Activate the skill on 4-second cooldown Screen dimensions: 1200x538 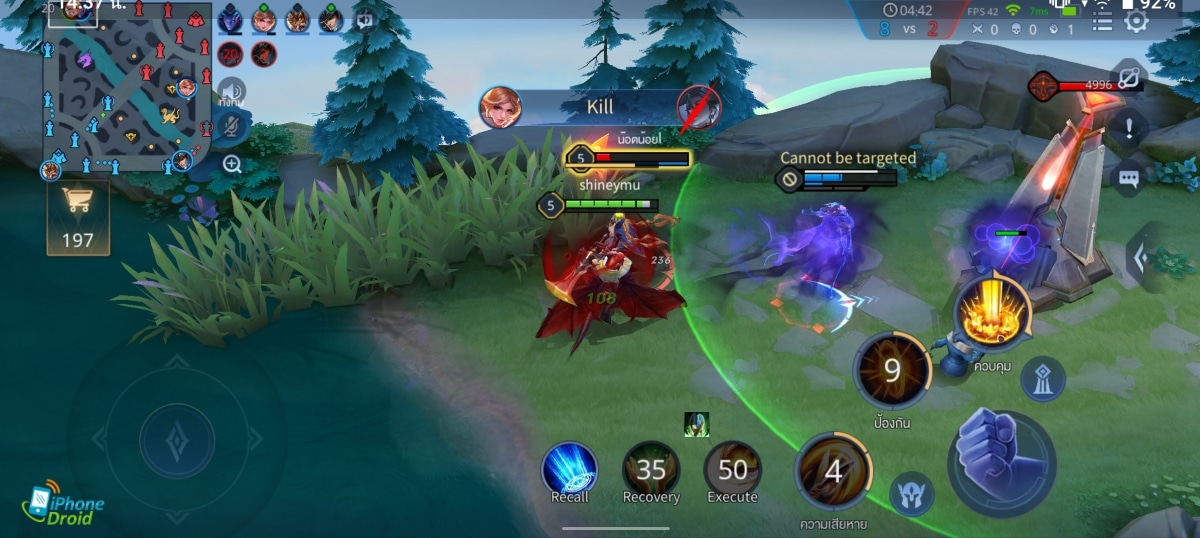833,471
